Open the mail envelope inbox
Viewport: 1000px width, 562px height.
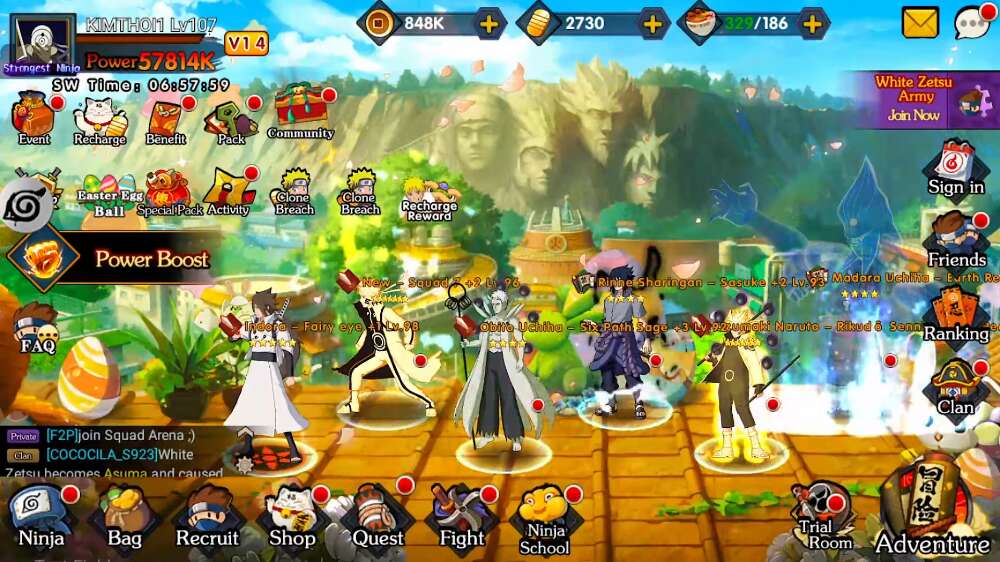920,22
